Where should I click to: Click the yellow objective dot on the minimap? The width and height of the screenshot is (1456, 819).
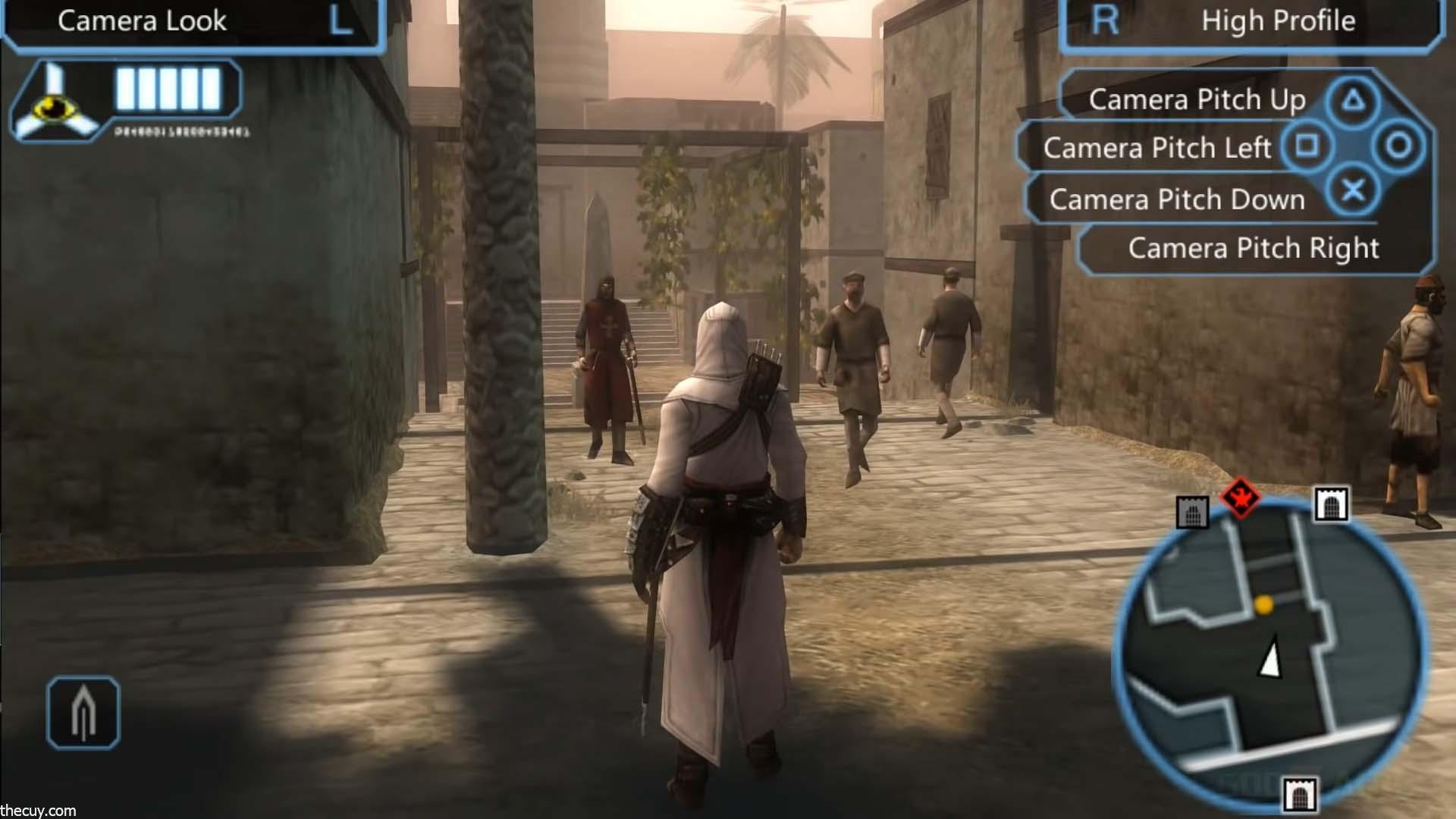click(1263, 604)
